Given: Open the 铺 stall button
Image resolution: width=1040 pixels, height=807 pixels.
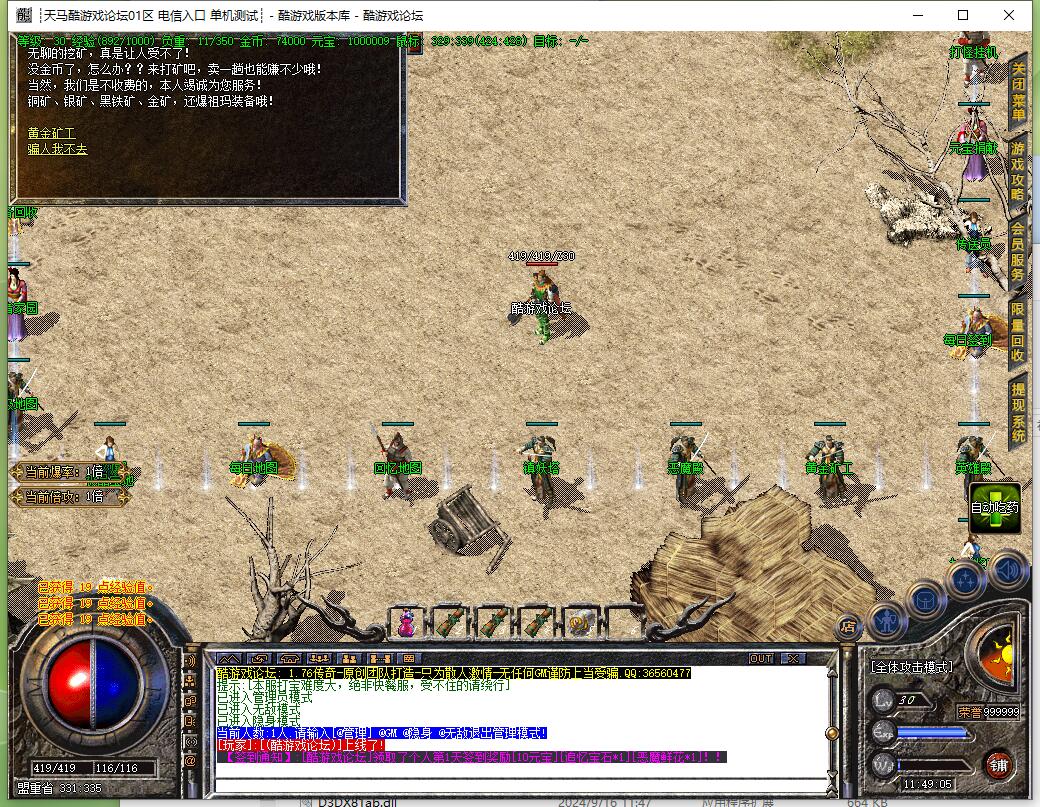Looking at the screenshot, I should click(998, 766).
